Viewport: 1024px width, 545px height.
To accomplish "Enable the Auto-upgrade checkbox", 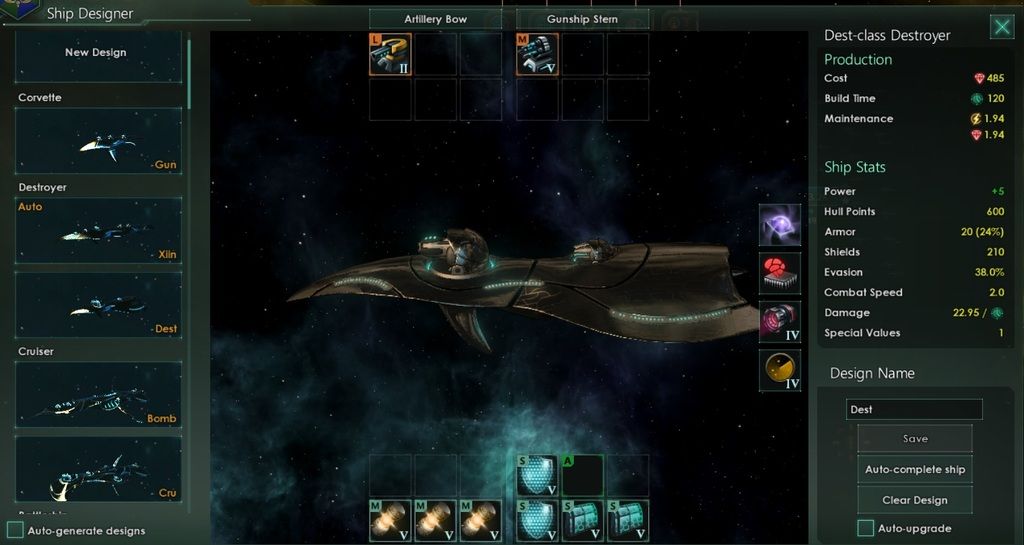I will (x=866, y=528).
